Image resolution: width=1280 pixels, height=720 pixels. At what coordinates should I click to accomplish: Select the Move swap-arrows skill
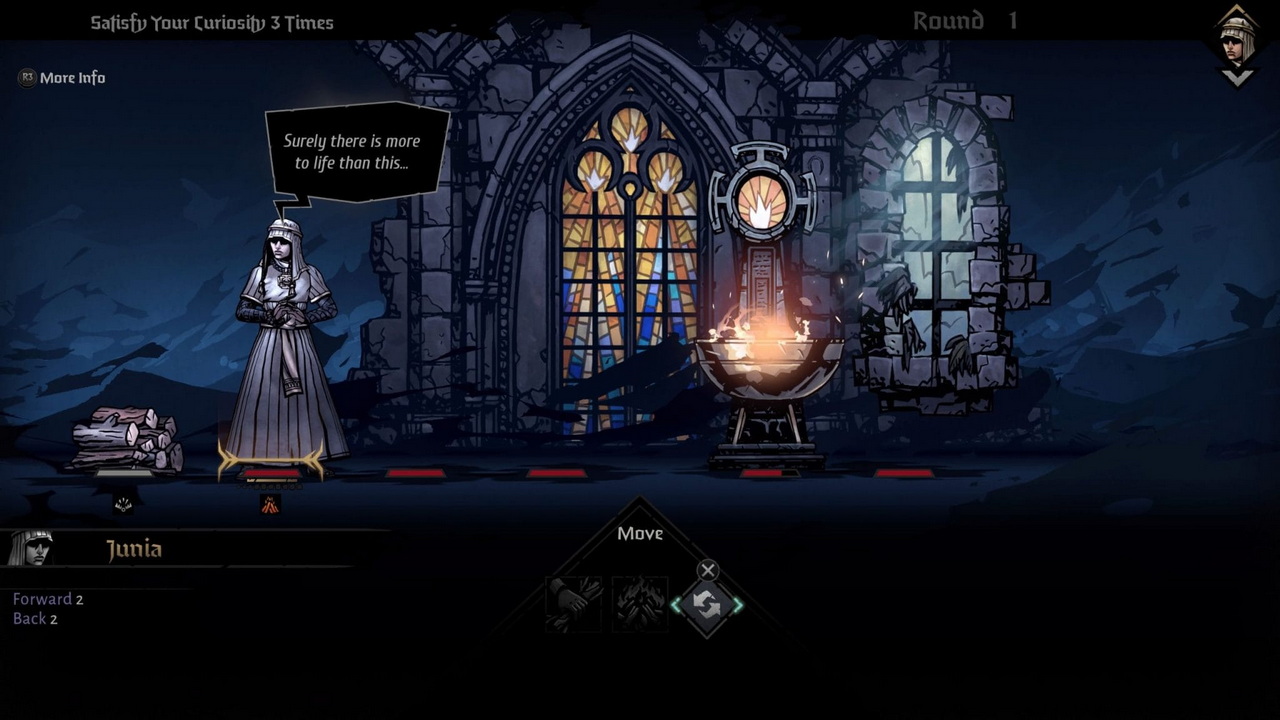[707, 605]
